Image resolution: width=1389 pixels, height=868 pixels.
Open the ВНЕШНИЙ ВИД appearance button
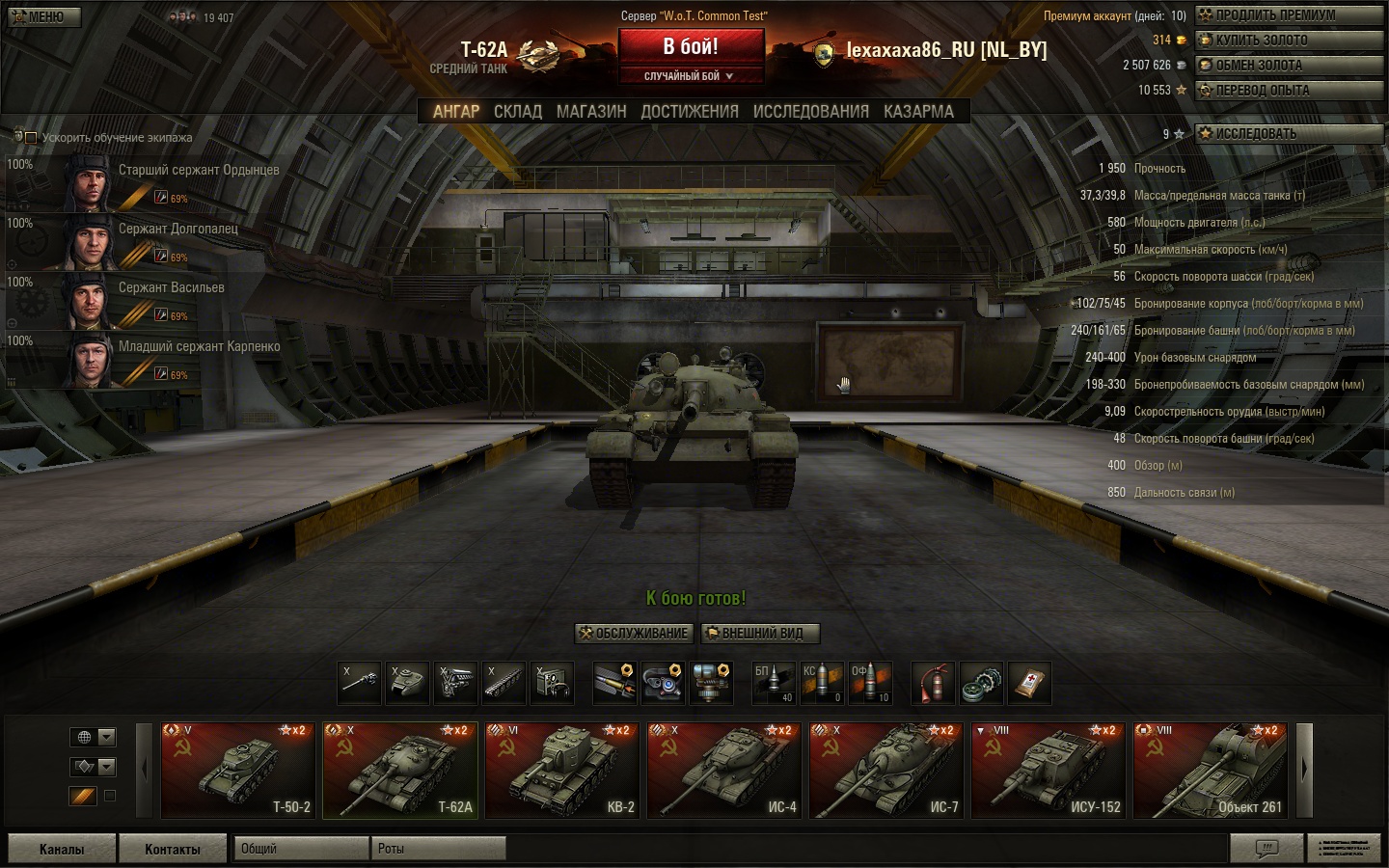point(760,634)
